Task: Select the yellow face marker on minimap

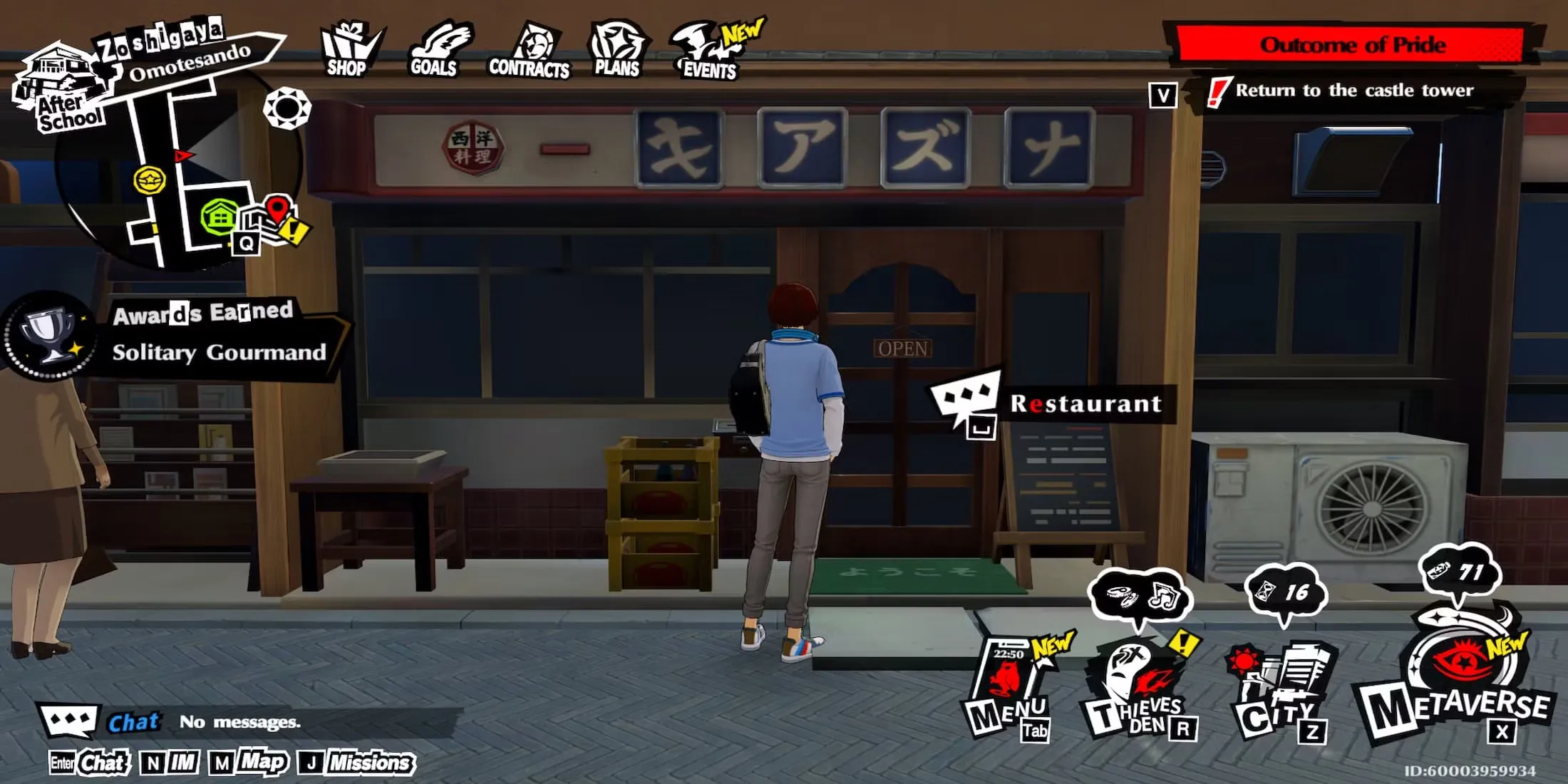Action: [150, 180]
